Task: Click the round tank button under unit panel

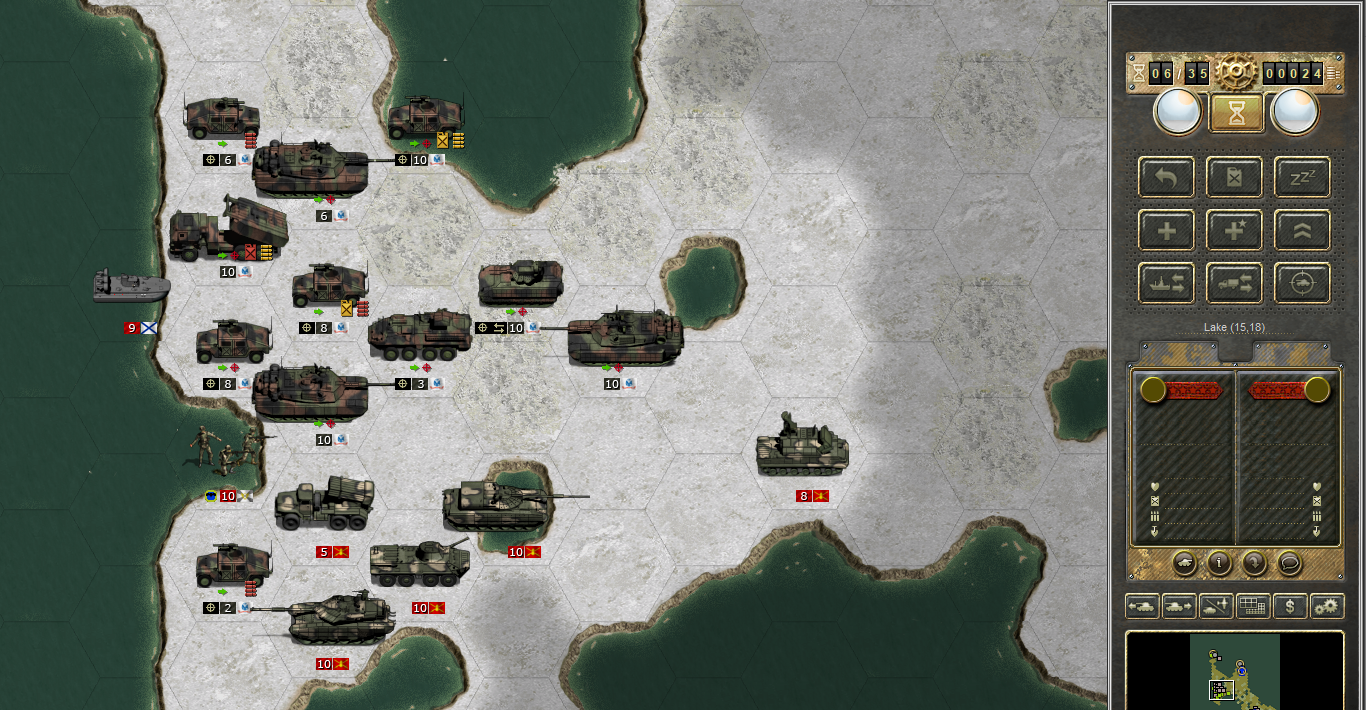Action: [1184, 563]
